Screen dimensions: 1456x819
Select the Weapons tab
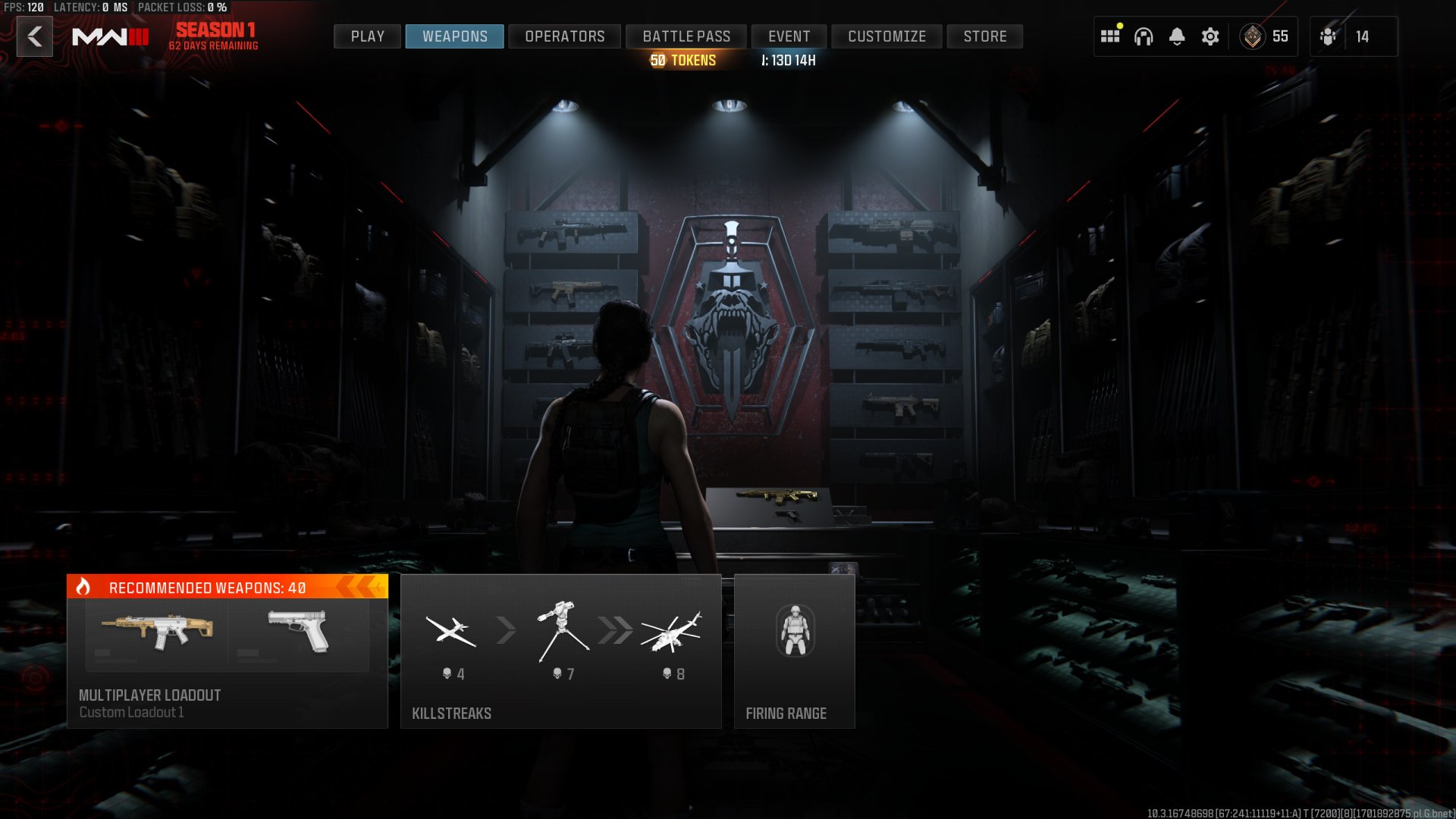454,36
